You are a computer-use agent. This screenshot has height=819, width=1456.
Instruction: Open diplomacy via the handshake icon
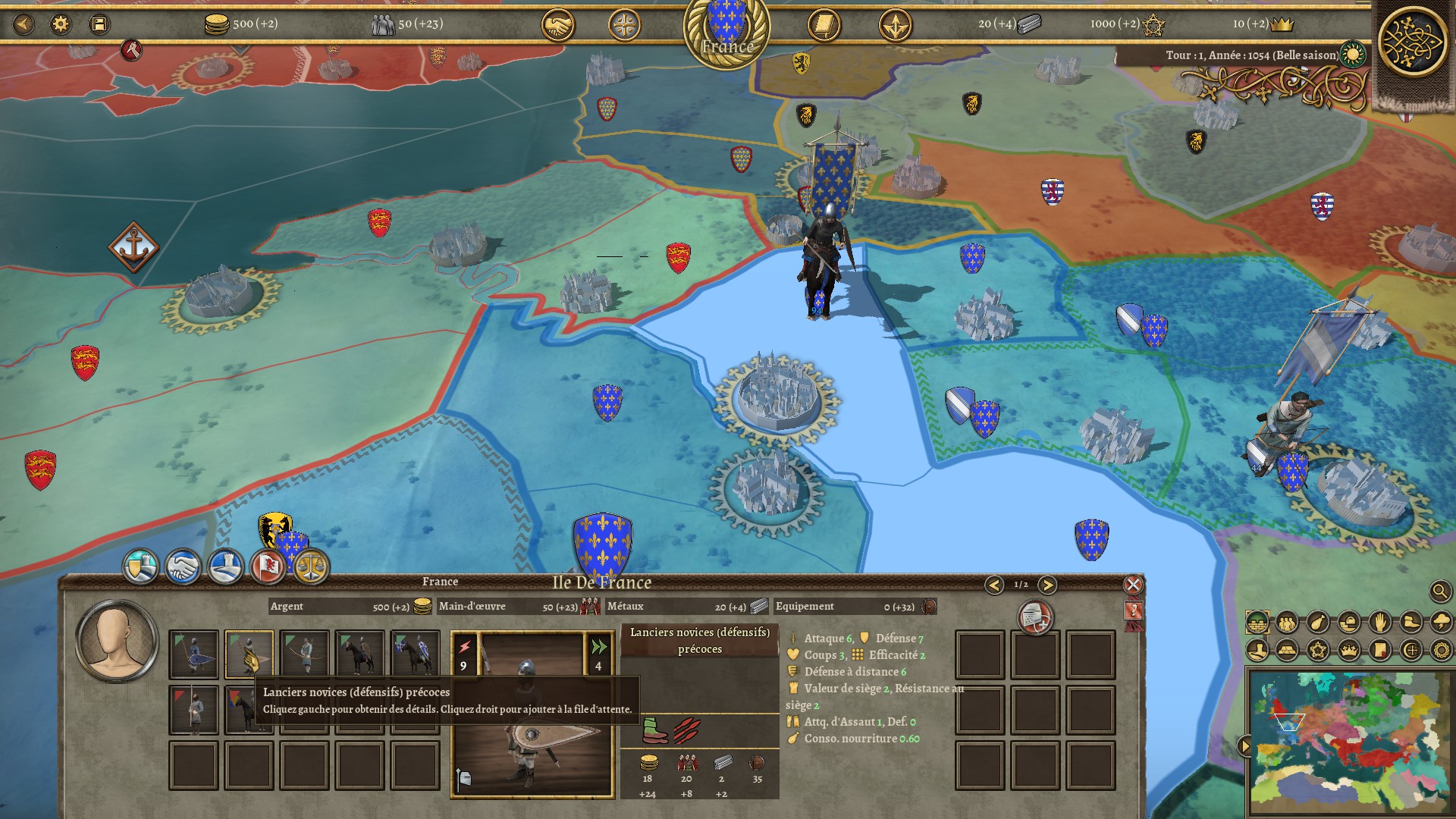click(557, 25)
